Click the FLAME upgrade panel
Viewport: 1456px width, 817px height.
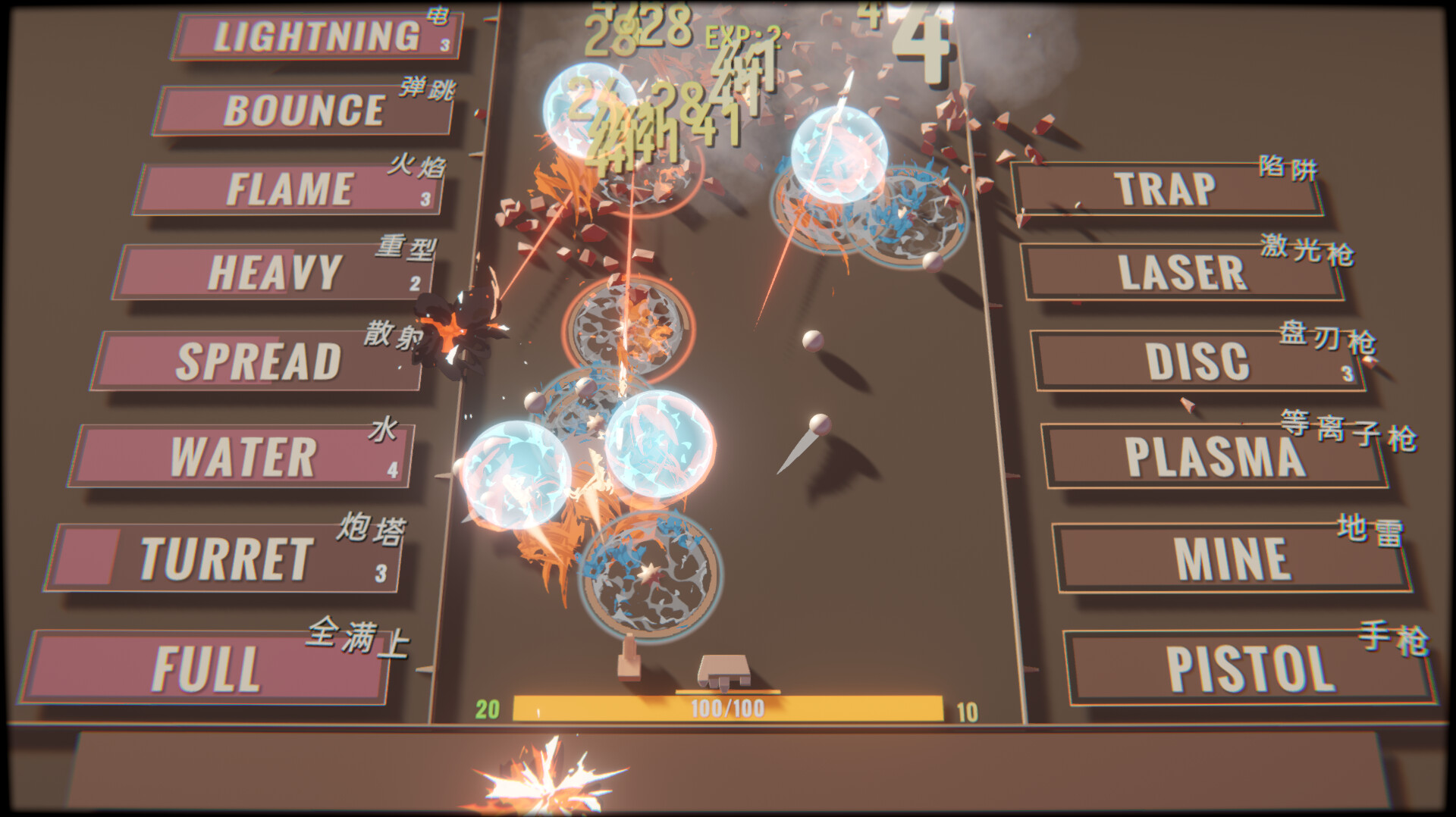click(289, 189)
